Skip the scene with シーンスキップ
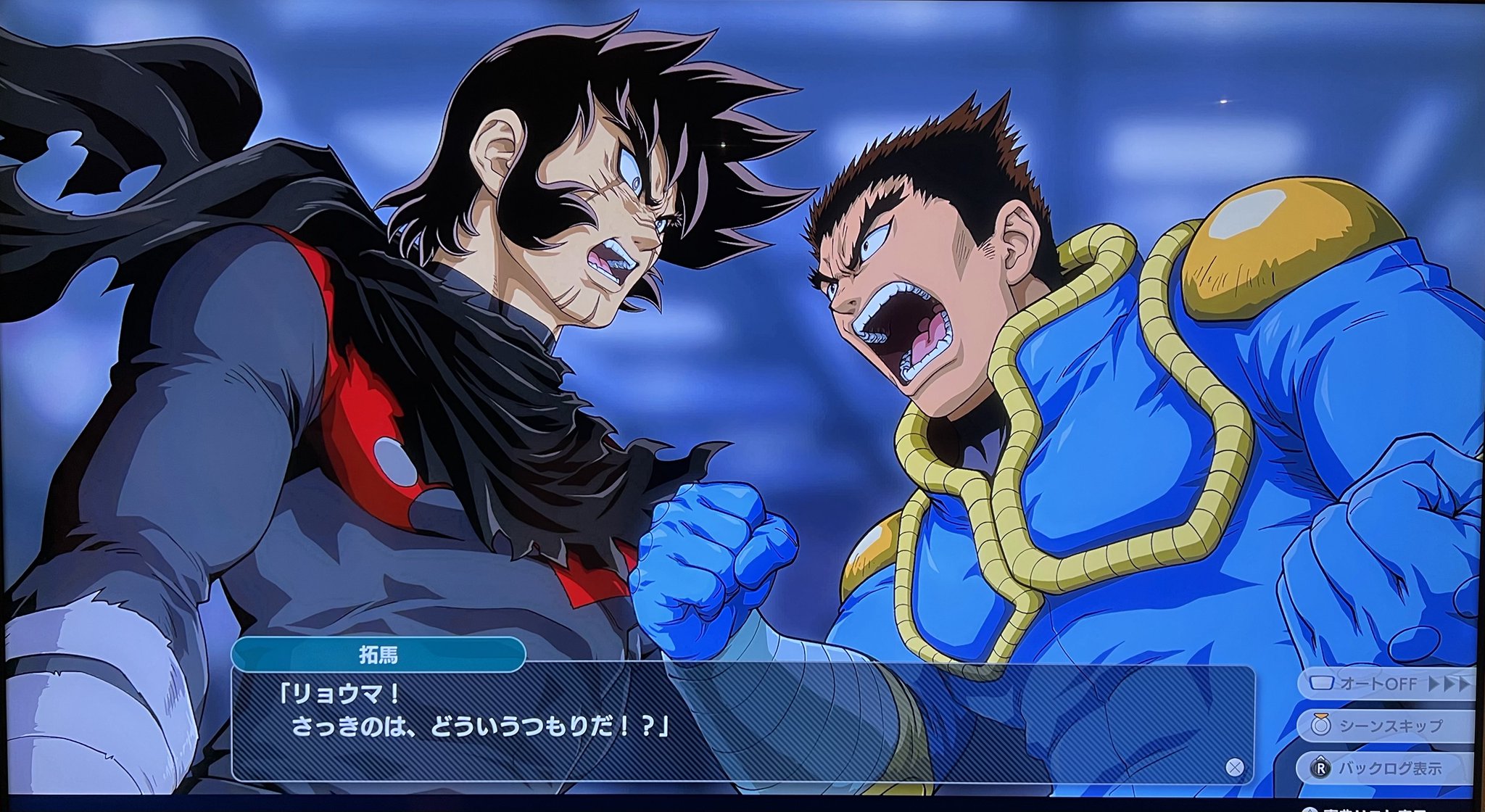This screenshot has width=1485, height=812. point(1385,726)
